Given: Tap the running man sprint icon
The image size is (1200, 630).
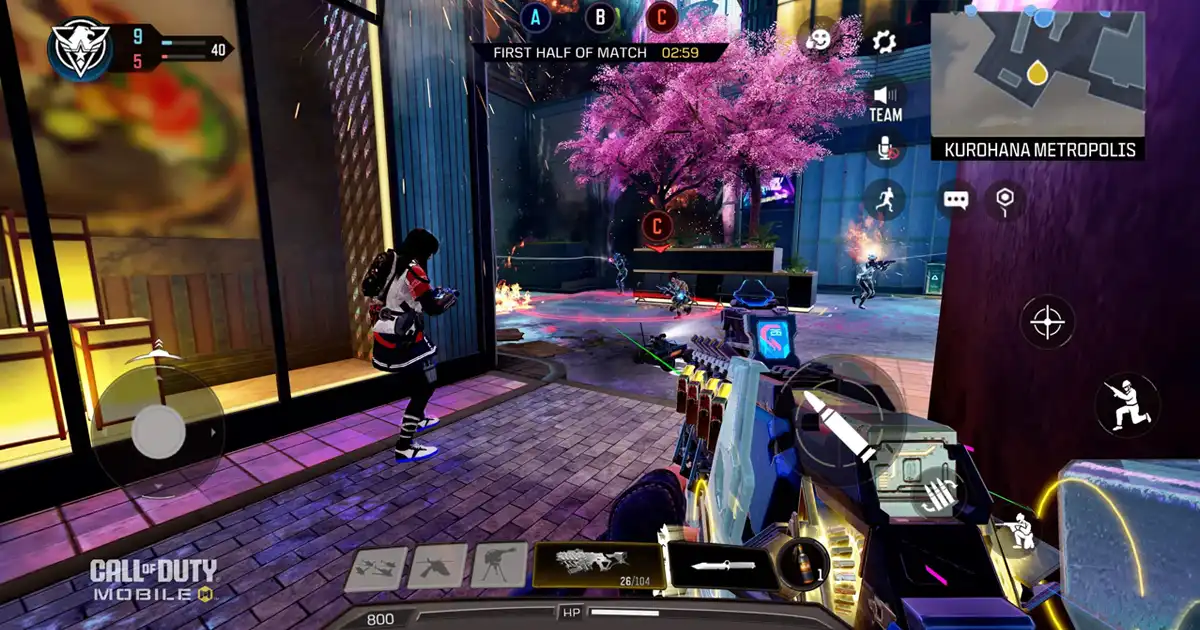Looking at the screenshot, I should click(x=884, y=200).
